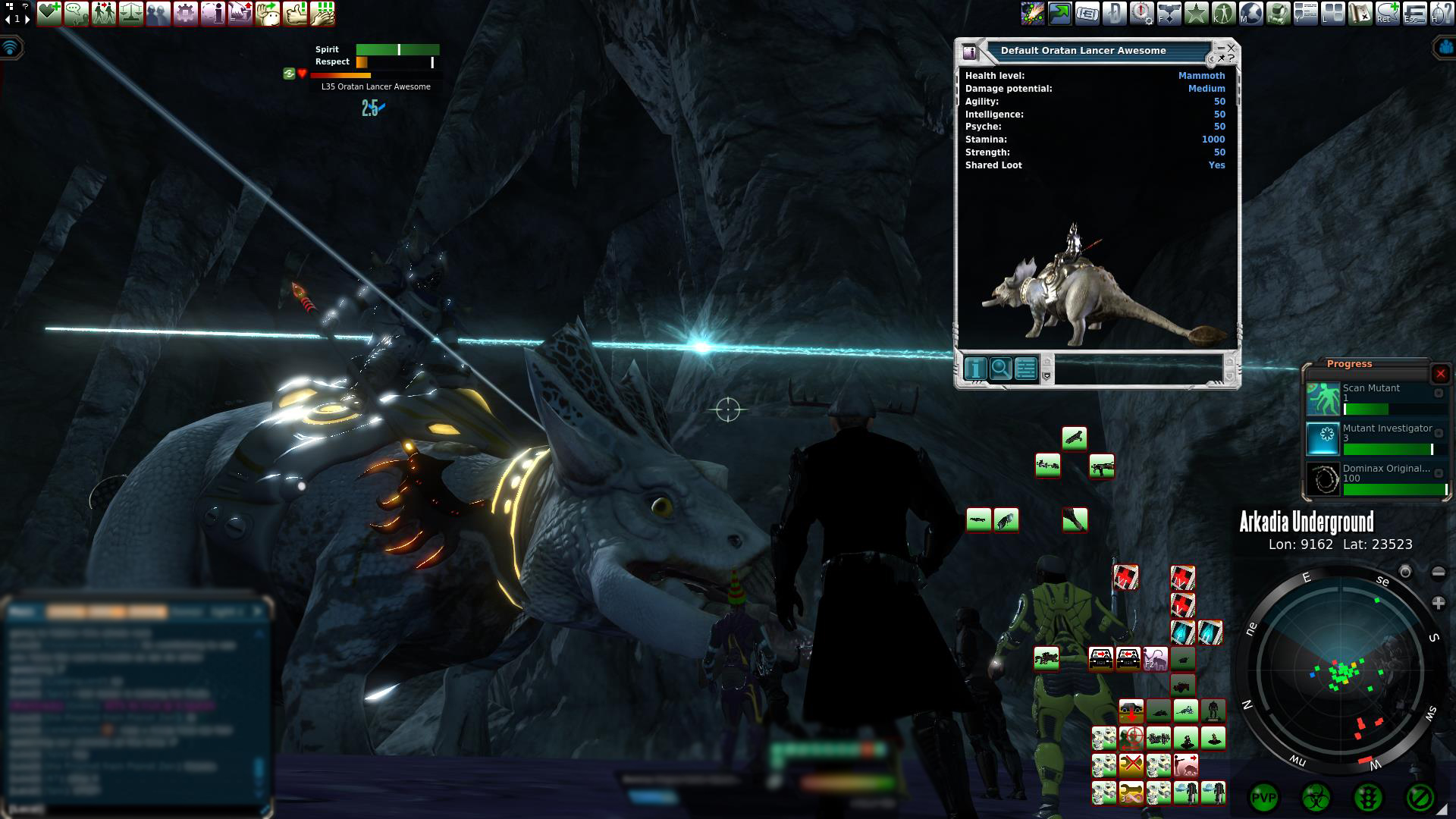
Task: Show info tab in the creature window
Action: point(975,369)
